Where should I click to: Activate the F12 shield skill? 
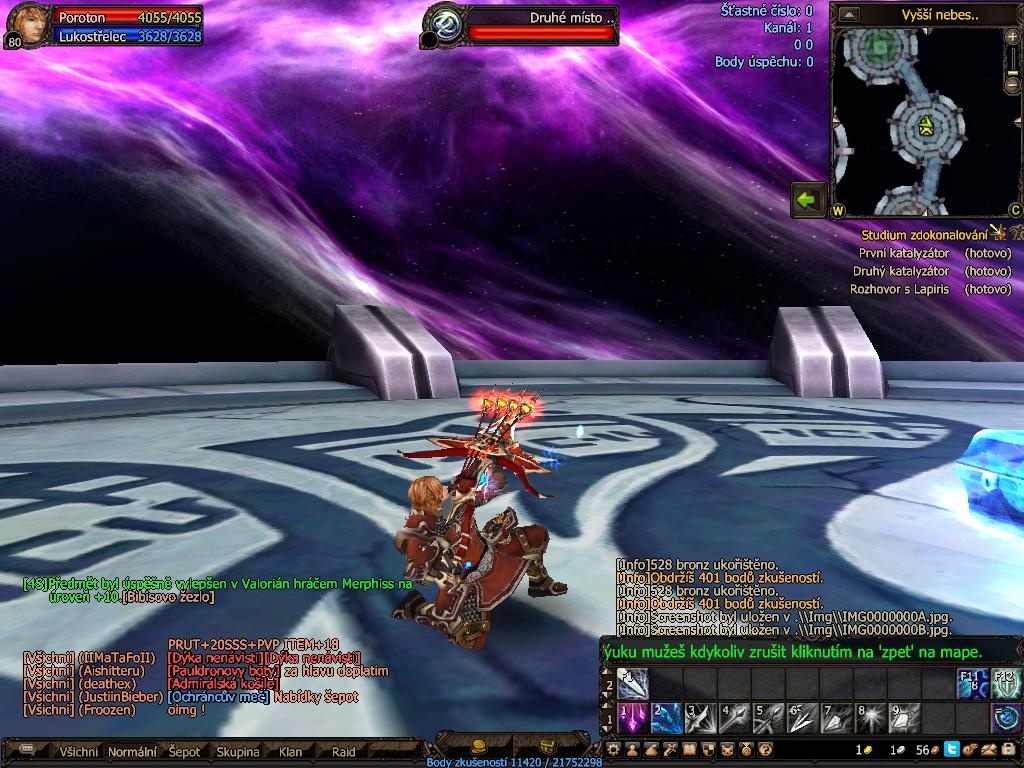pyautogui.click(x=1006, y=683)
